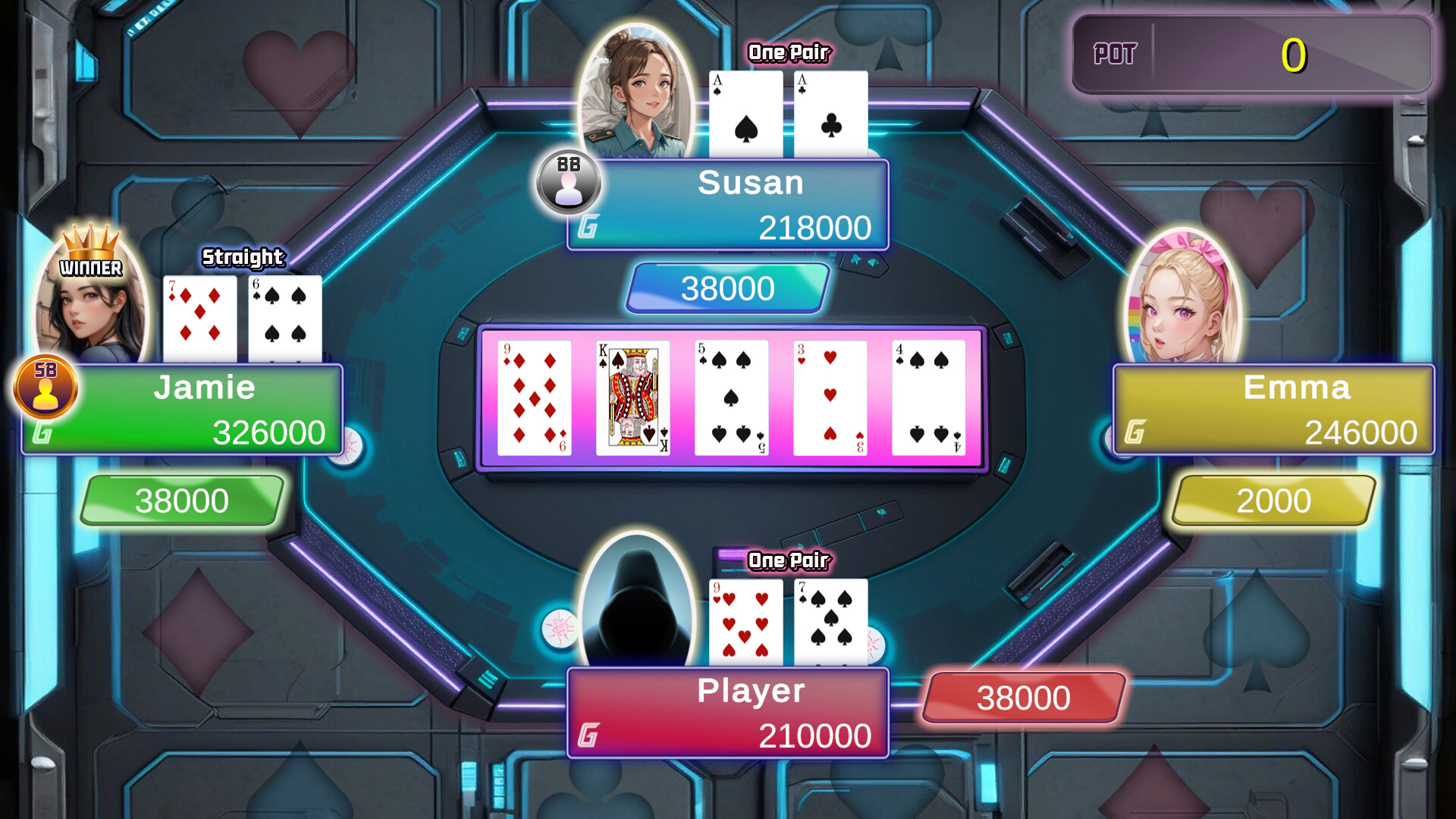Expand Susan's 38000 bet chip display

coord(725,288)
